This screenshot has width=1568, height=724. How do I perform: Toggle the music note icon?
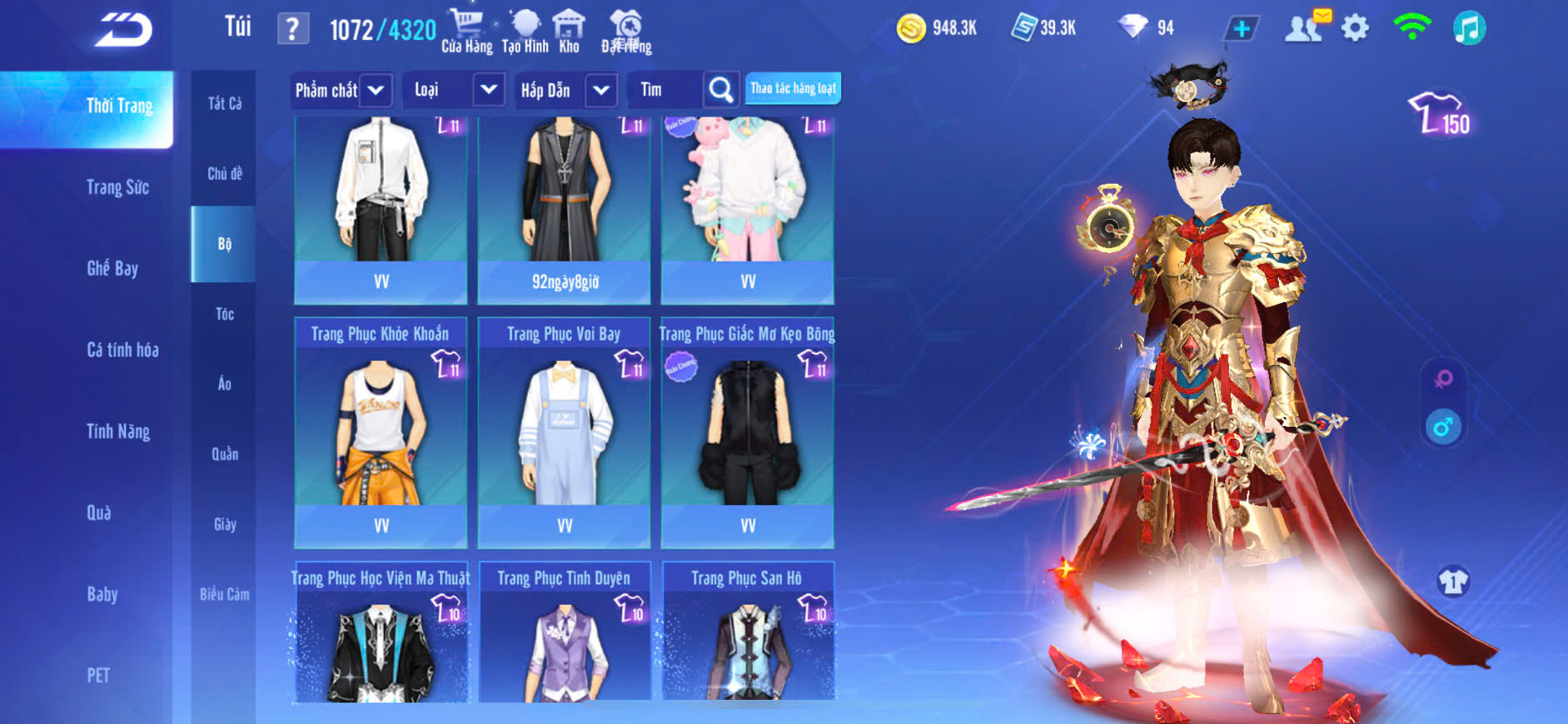[1469, 29]
